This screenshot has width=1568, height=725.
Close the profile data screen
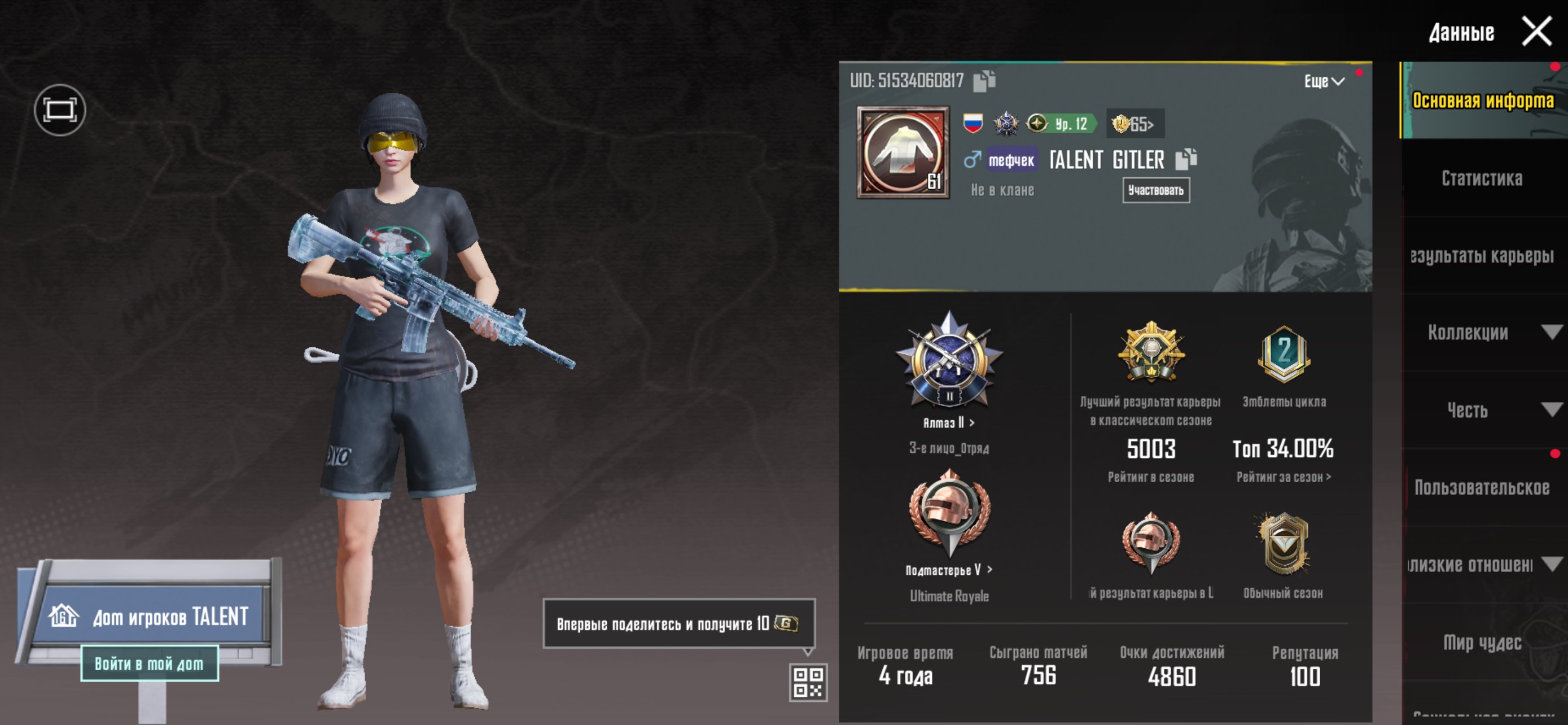(1536, 31)
